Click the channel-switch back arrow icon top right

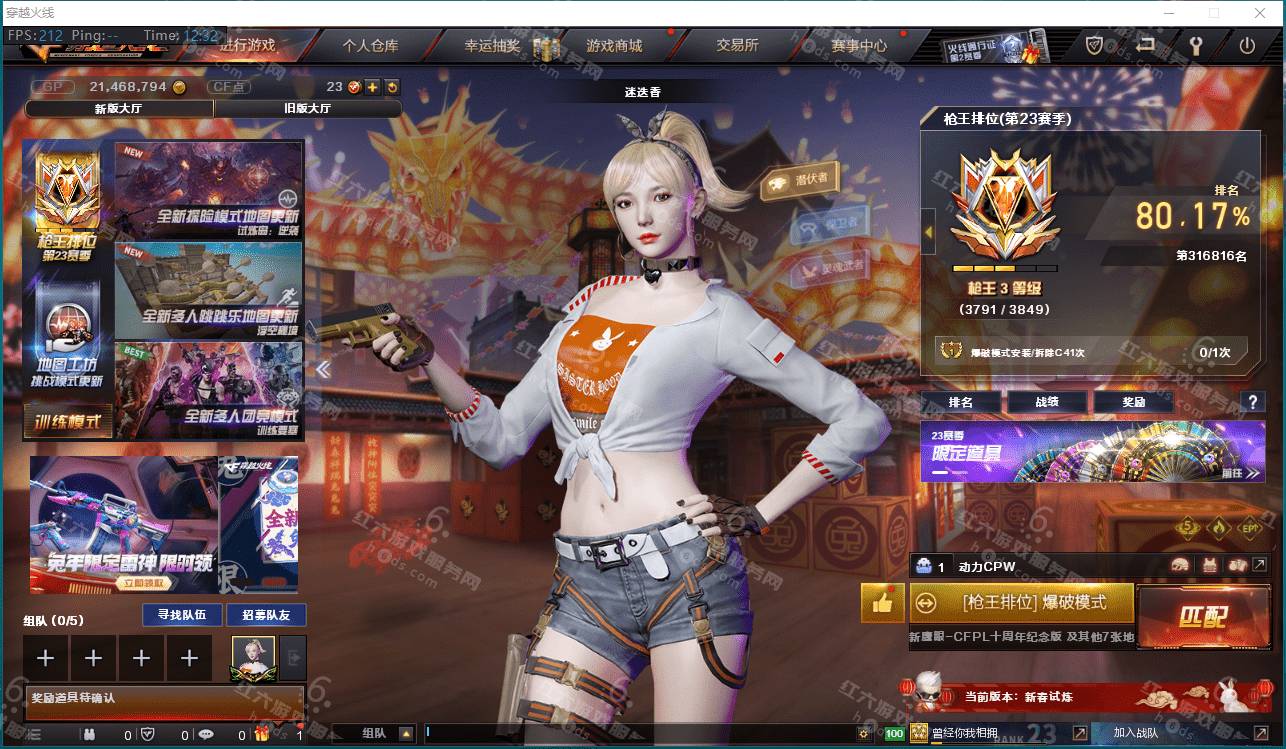click(x=1144, y=45)
